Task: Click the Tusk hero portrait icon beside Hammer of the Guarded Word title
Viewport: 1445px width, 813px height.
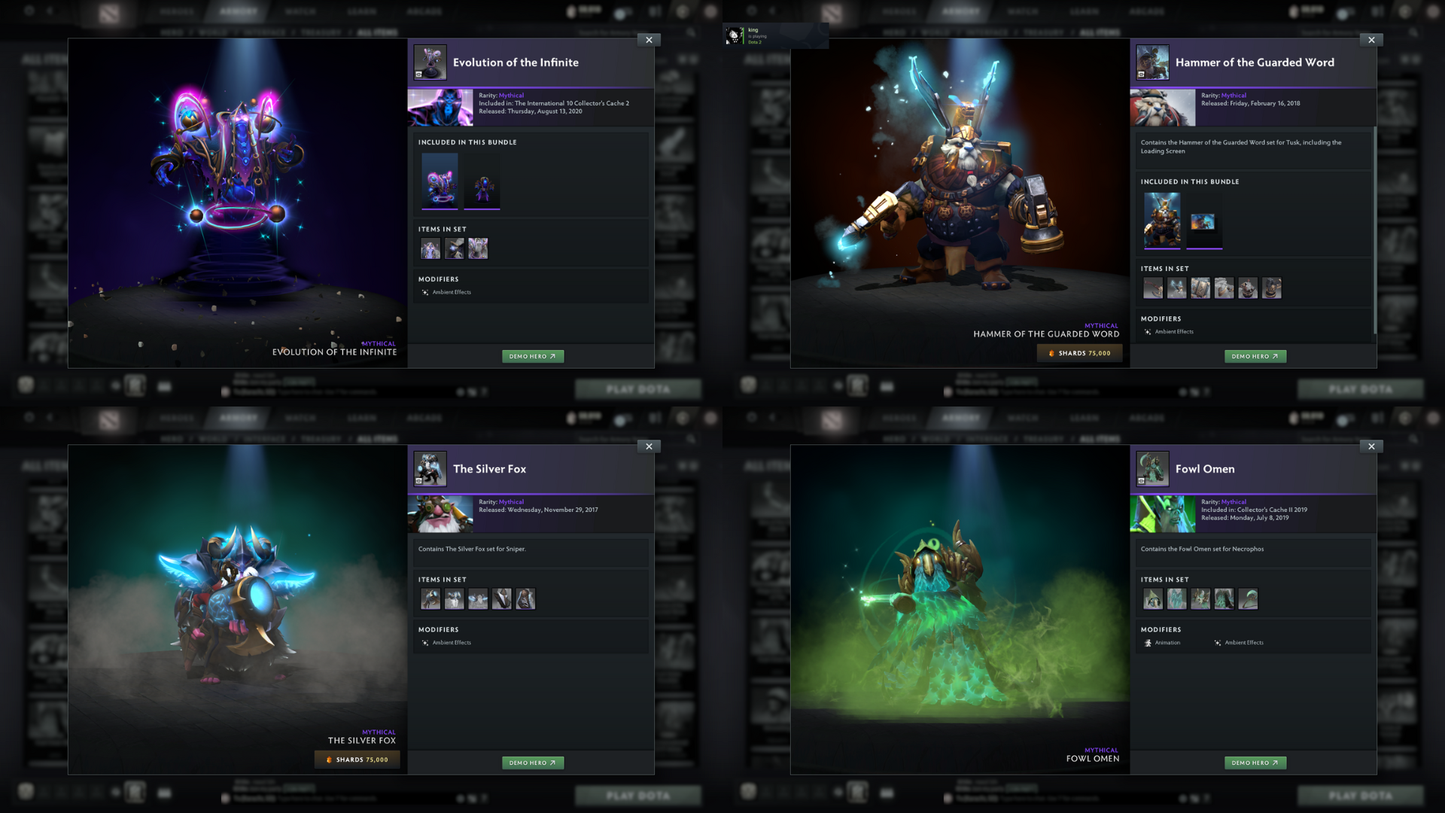Action: click(x=1153, y=62)
